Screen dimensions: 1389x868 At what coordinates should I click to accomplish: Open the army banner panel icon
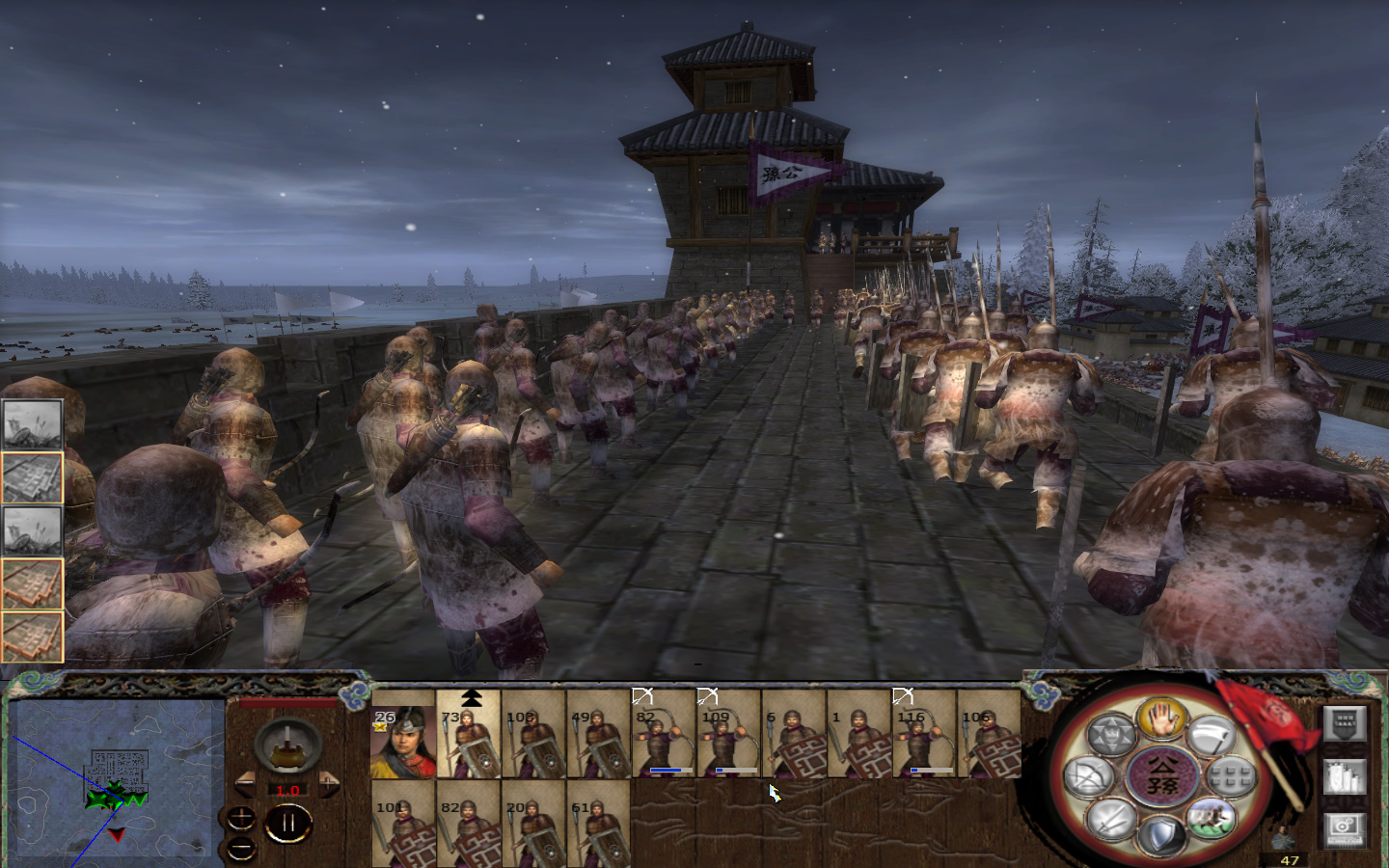pos(1345,721)
